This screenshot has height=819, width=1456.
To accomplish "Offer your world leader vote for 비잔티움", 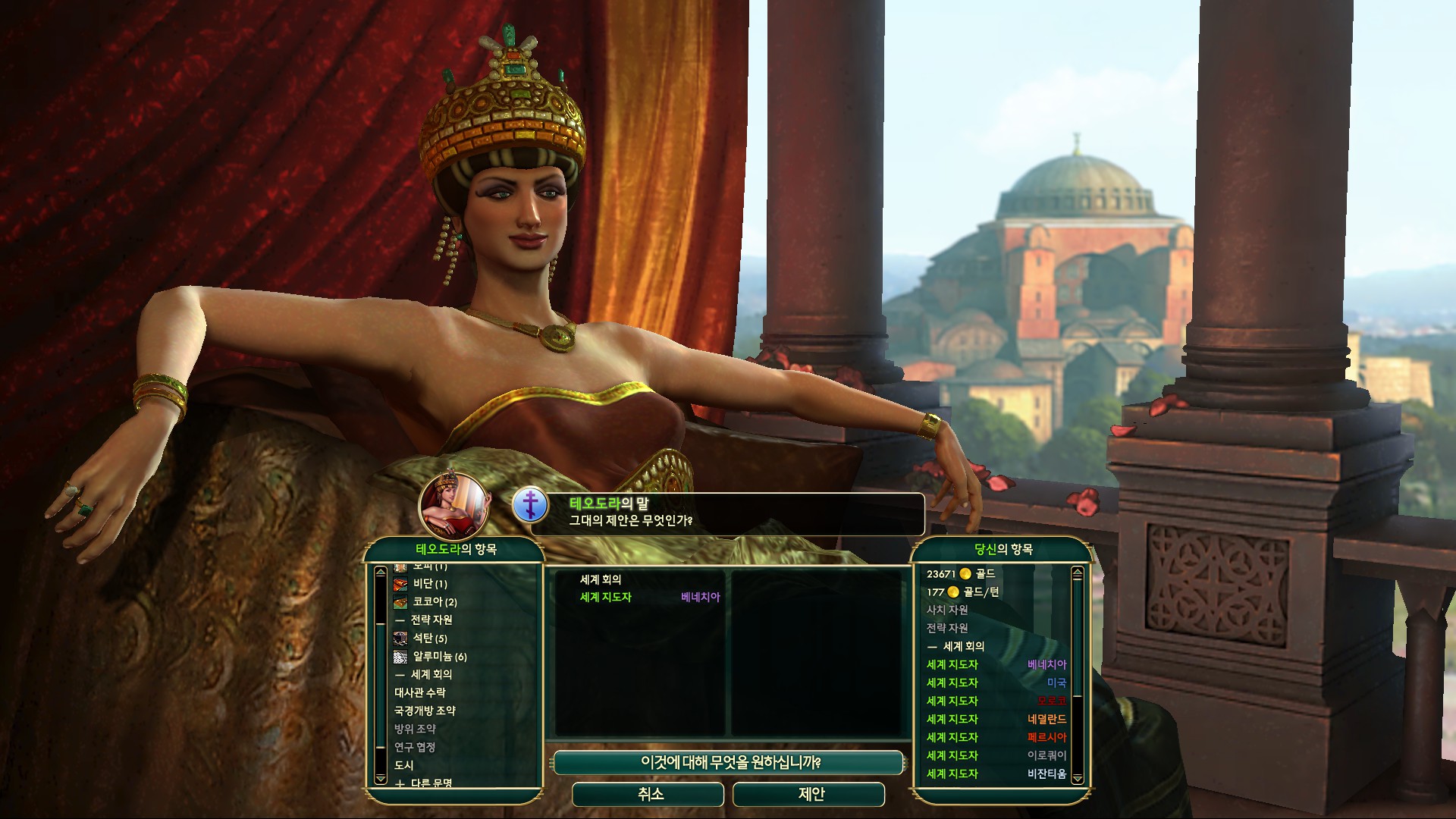I will [996, 773].
